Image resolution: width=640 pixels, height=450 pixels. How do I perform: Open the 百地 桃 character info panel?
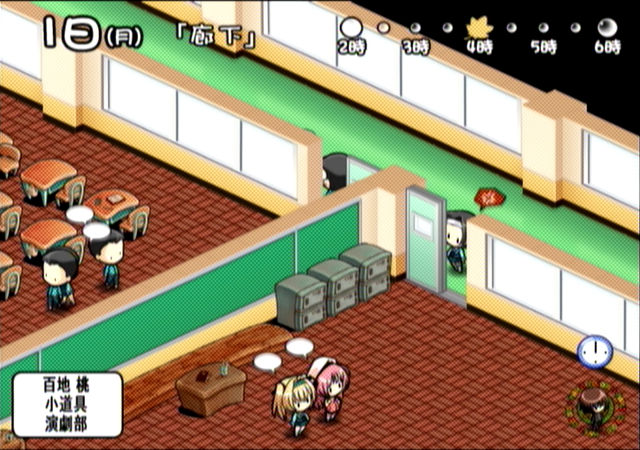68,404
